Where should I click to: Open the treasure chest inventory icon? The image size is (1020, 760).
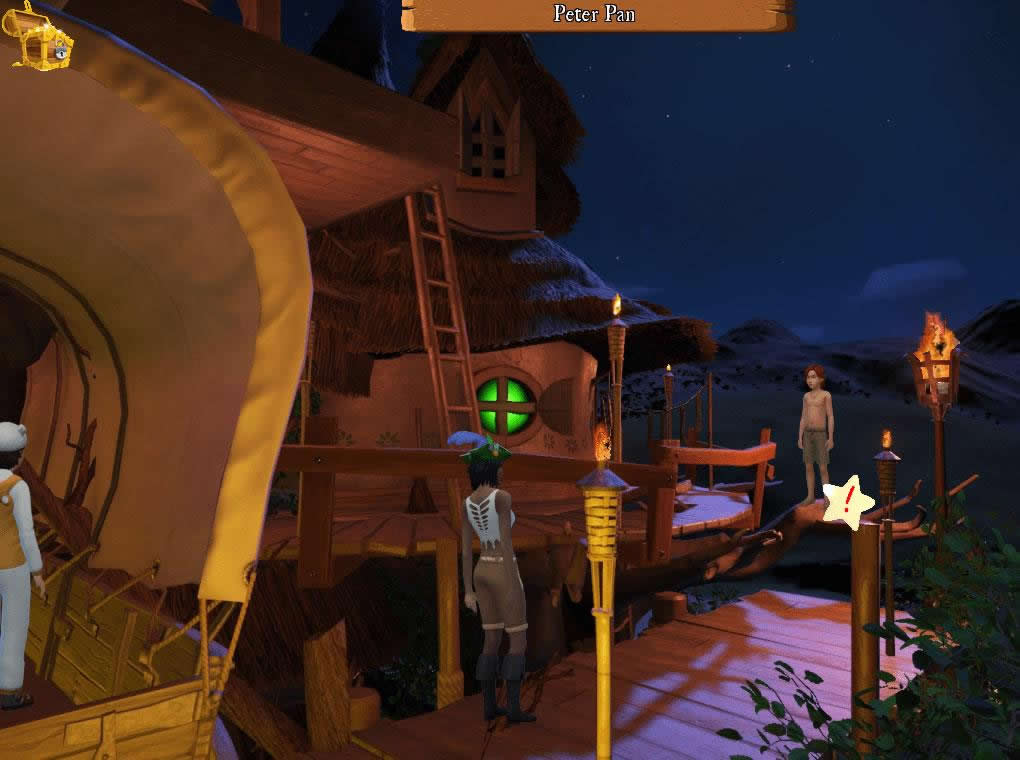click(42, 38)
